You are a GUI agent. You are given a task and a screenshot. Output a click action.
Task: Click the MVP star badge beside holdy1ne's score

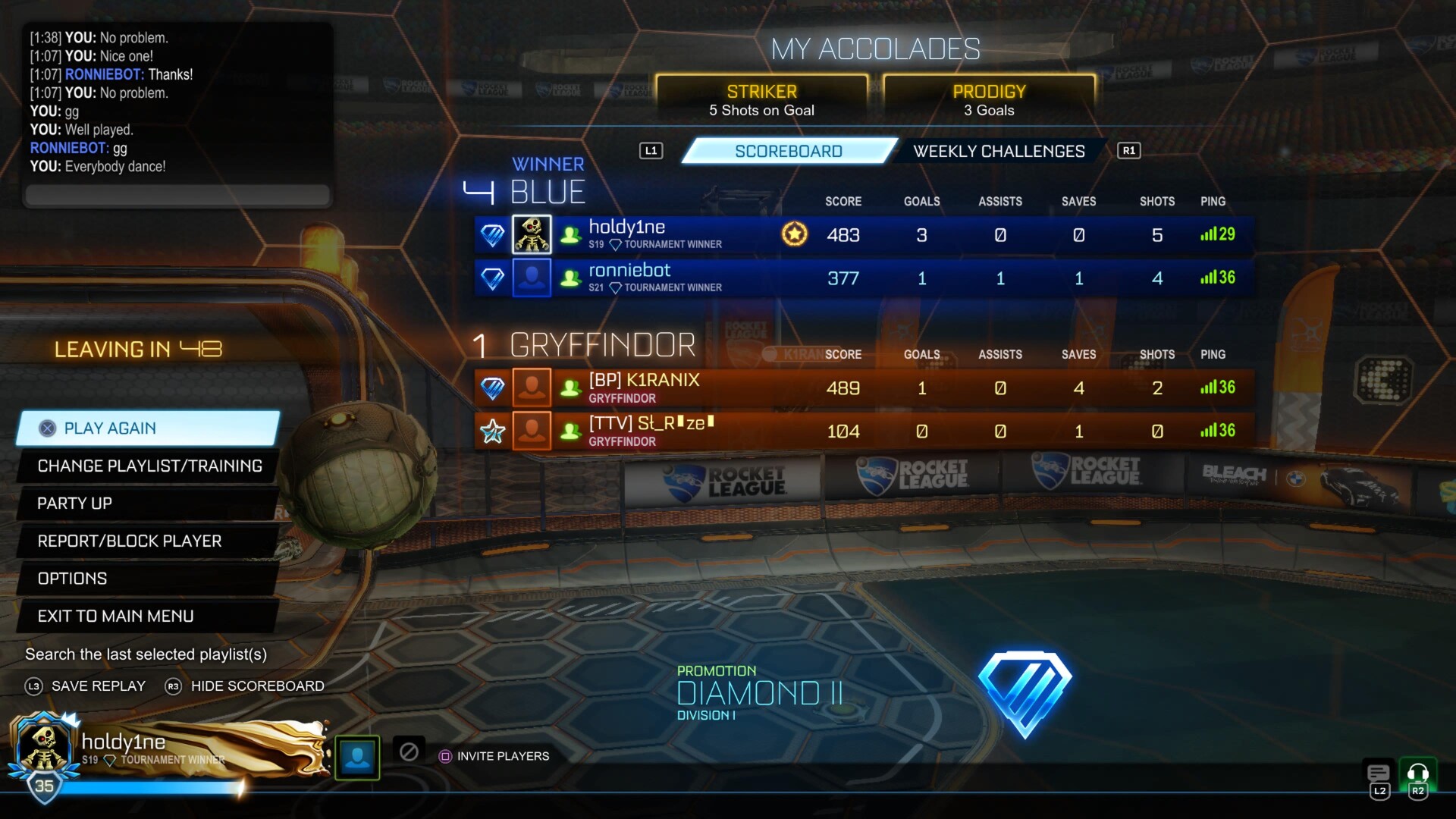pyautogui.click(x=793, y=235)
